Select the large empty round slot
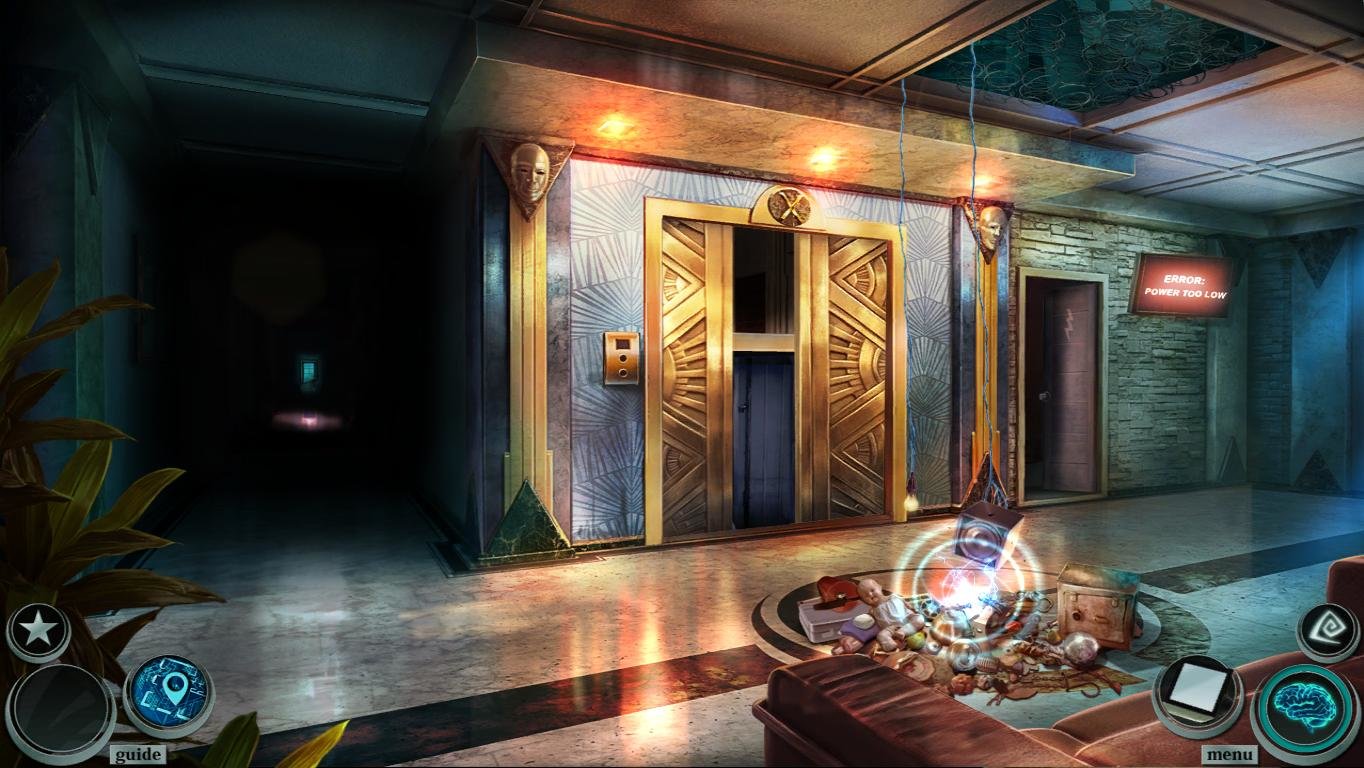 [61, 712]
